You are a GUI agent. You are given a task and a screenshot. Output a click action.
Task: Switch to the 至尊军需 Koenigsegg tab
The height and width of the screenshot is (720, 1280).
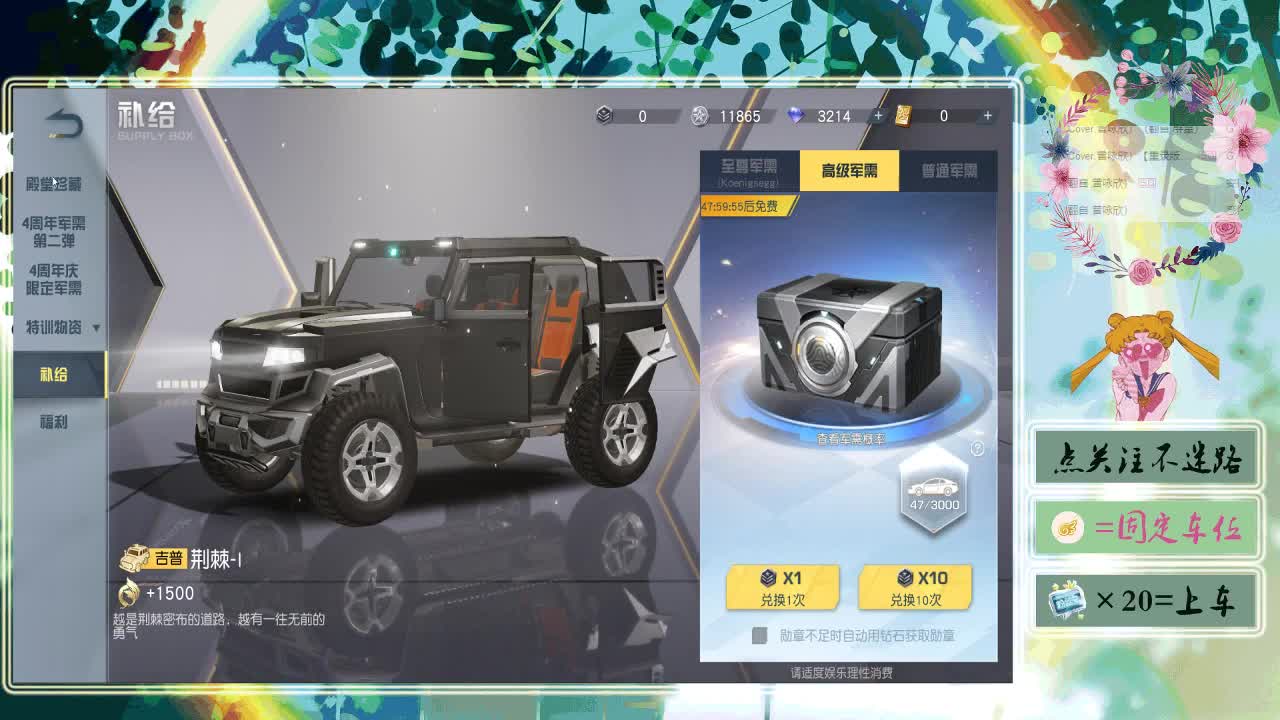pos(747,170)
